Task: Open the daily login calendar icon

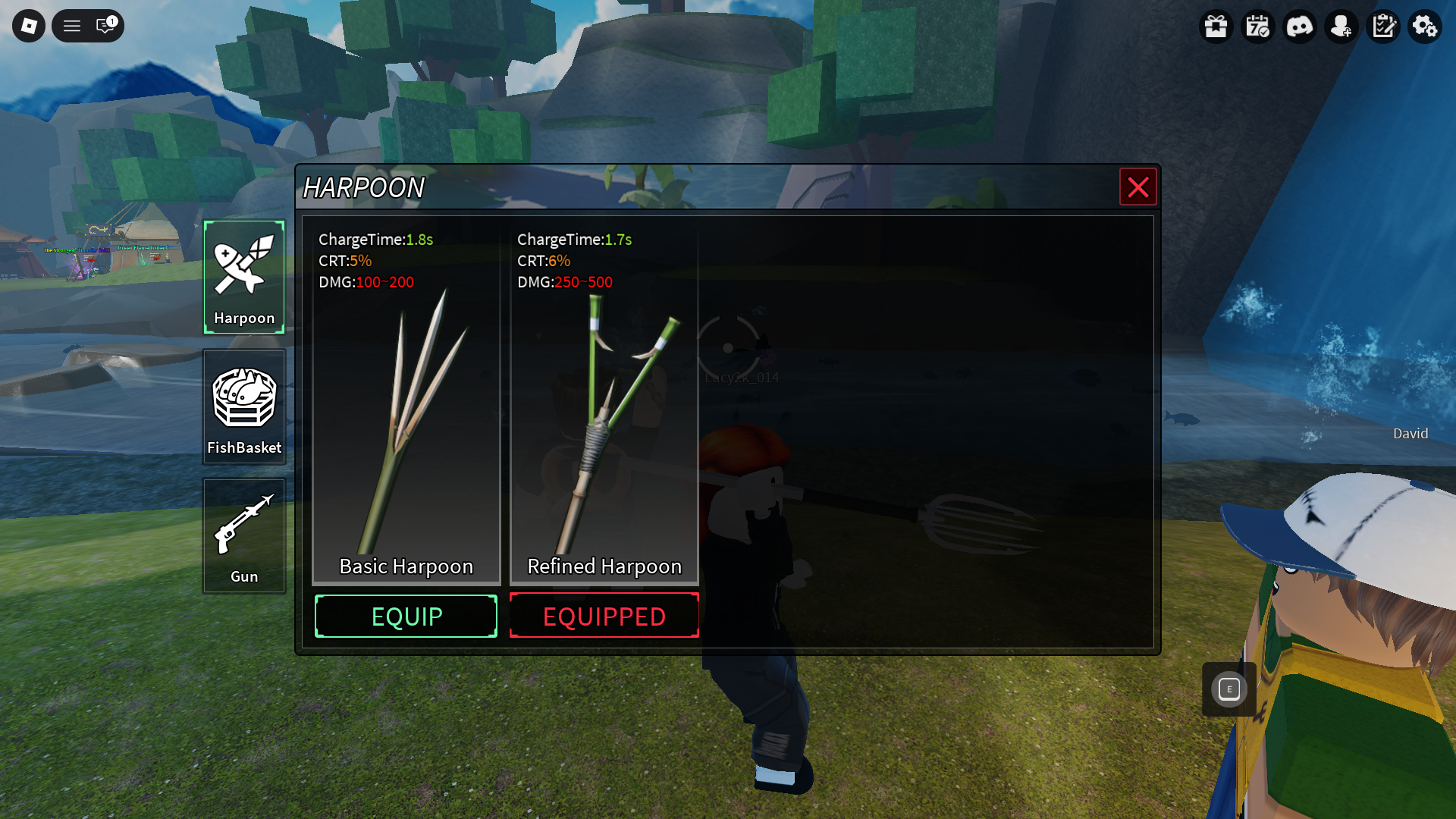Action: 1258,26
